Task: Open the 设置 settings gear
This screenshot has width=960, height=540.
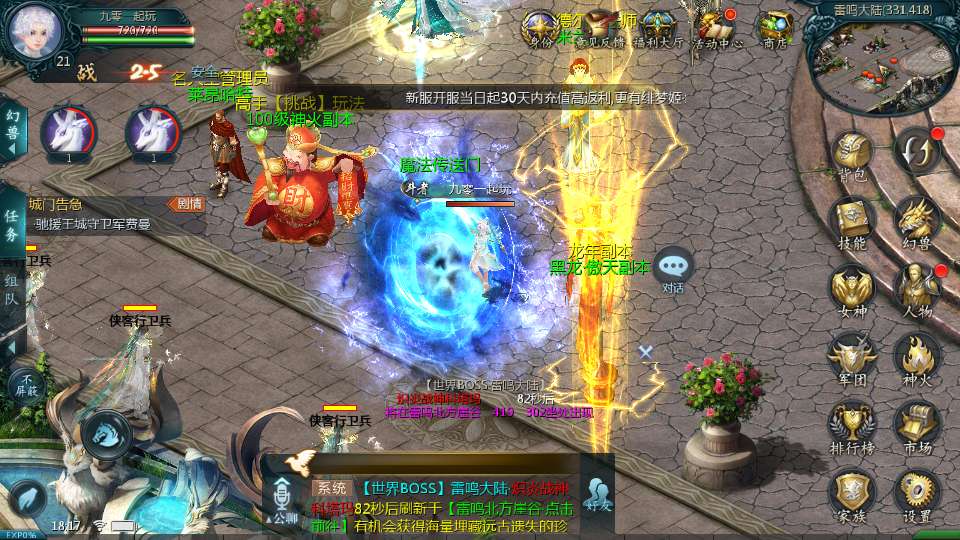Action: 917,492
